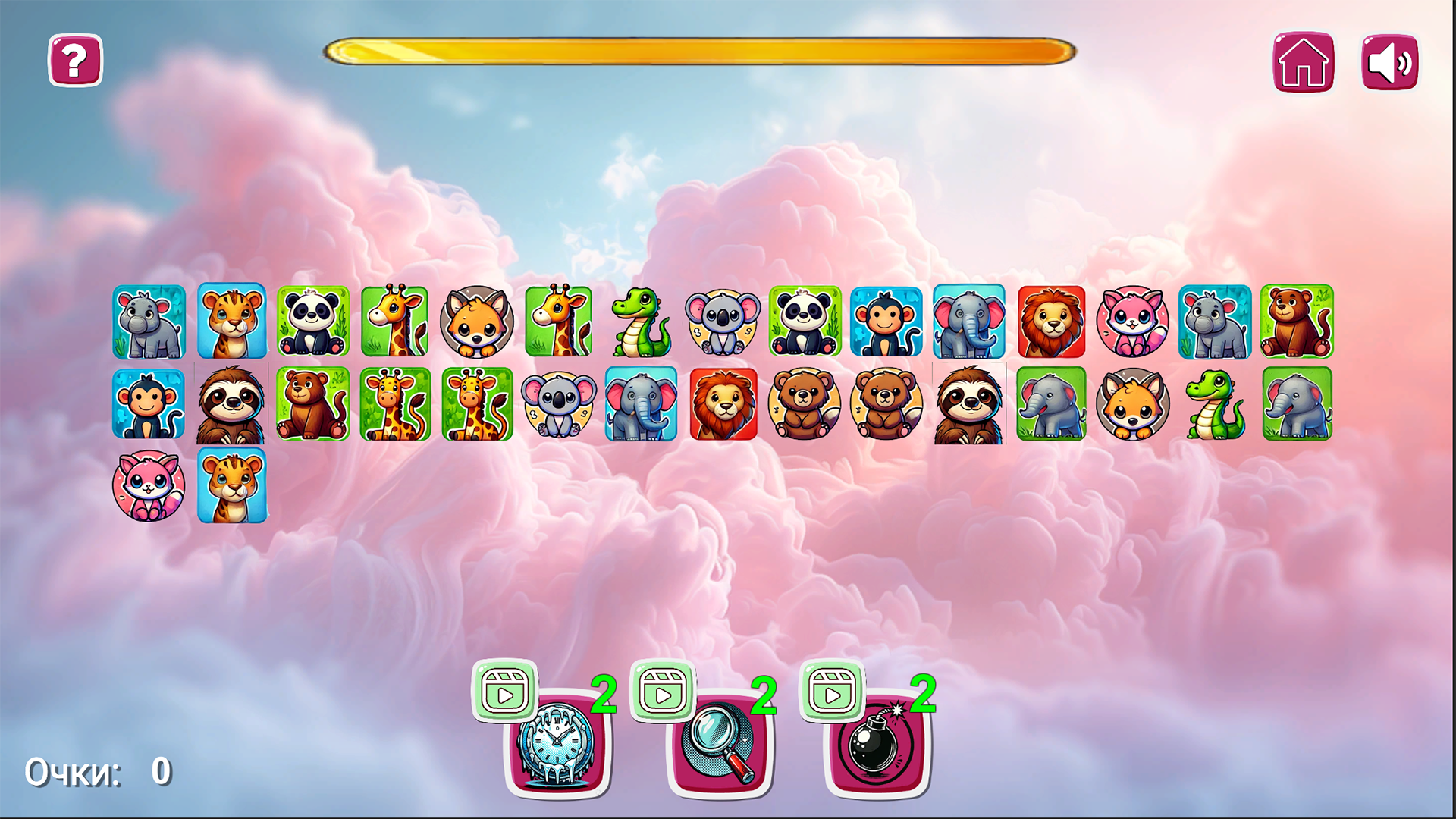Select the gray rhino at the row start
Screen dimensions: 1456x819
(149, 322)
